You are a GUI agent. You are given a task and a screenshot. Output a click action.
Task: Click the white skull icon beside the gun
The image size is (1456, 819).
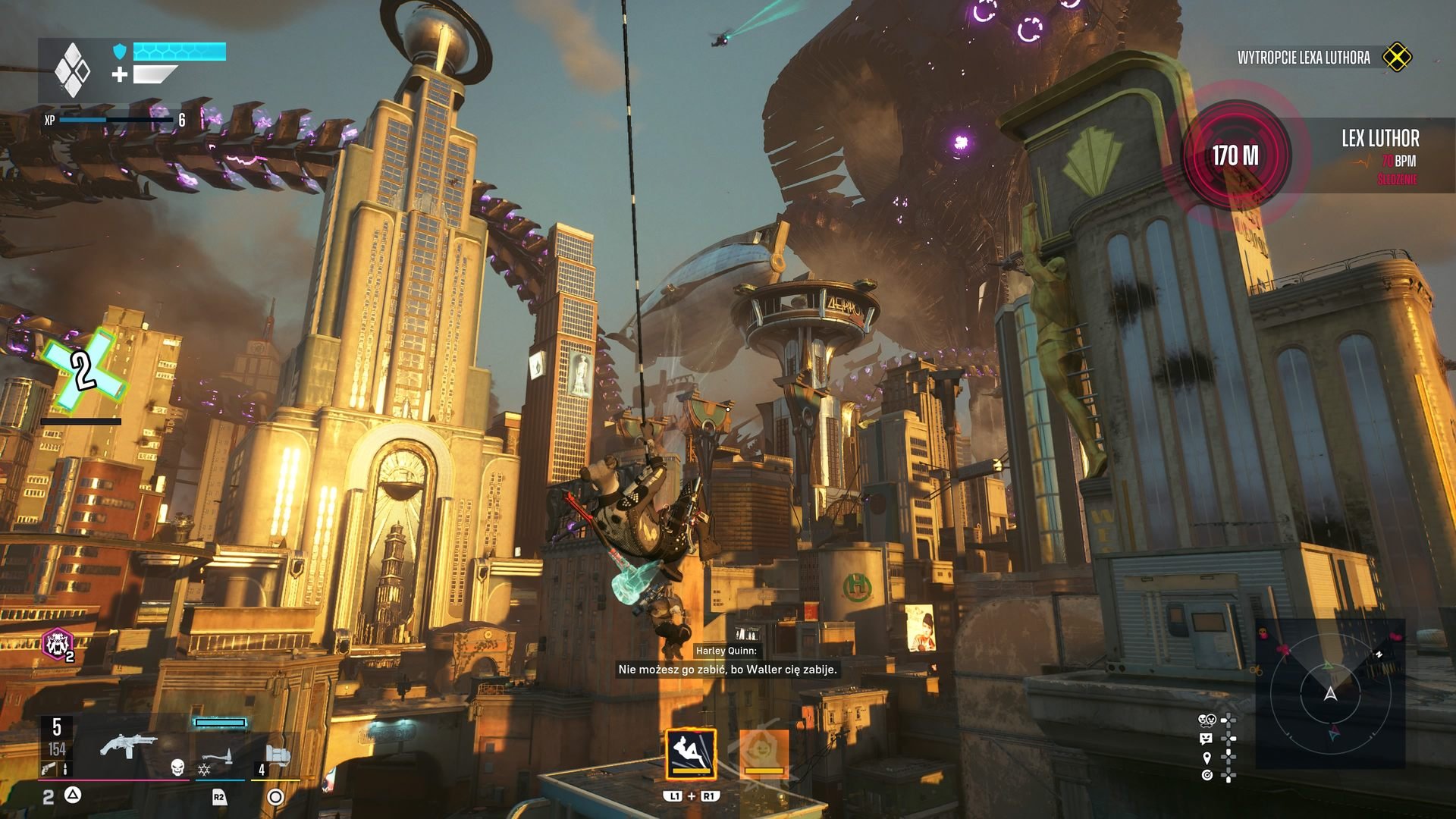pos(177,767)
